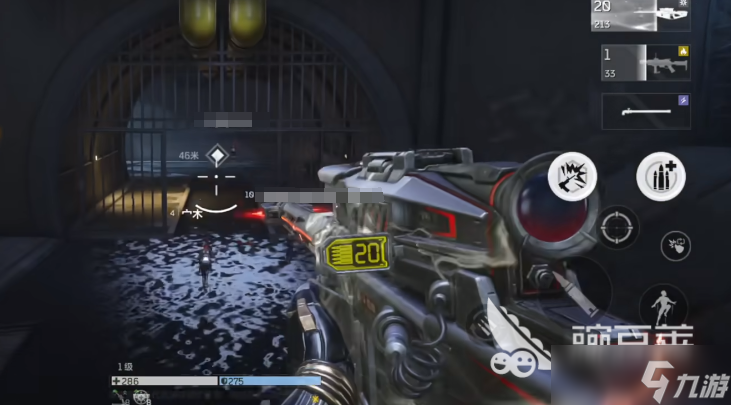Tap the bullets ammo resupply button
Screen dimensions: 731x405
[x=661, y=177]
